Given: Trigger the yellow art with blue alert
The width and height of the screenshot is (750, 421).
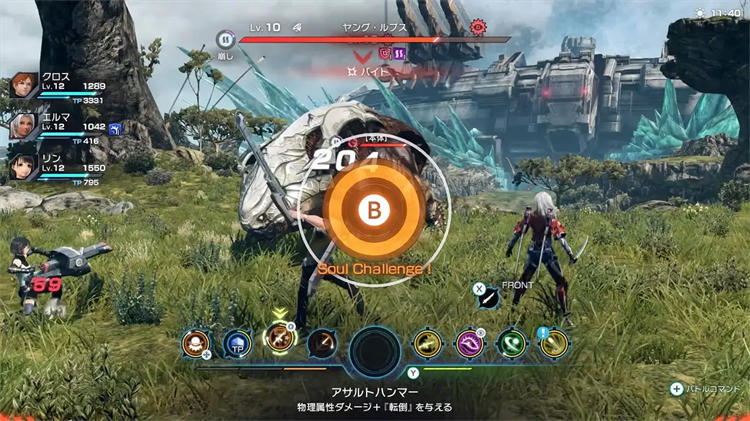Looking at the screenshot, I should click(x=554, y=344).
